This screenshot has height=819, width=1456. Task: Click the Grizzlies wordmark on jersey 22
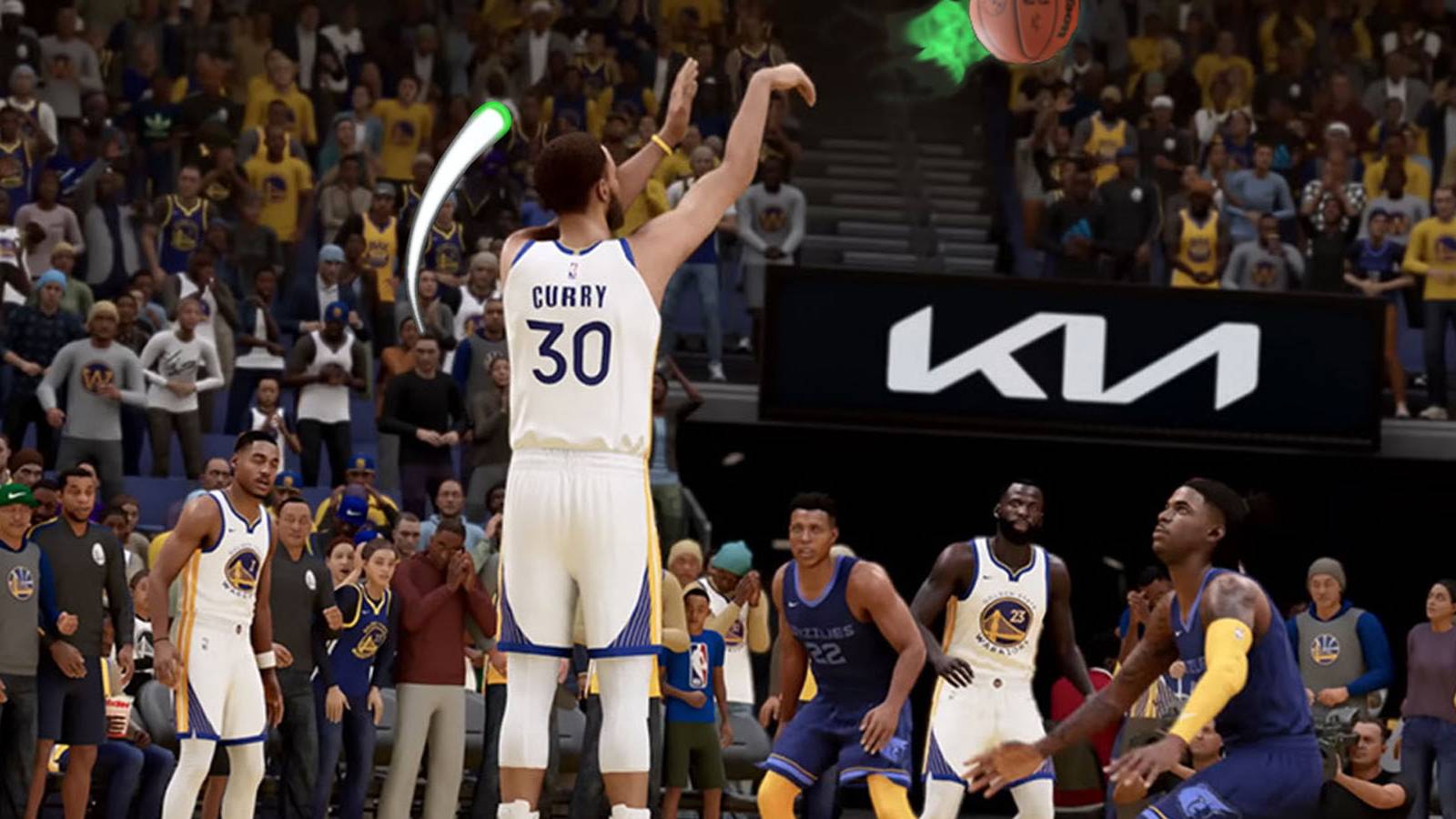click(x=824, y=632)
